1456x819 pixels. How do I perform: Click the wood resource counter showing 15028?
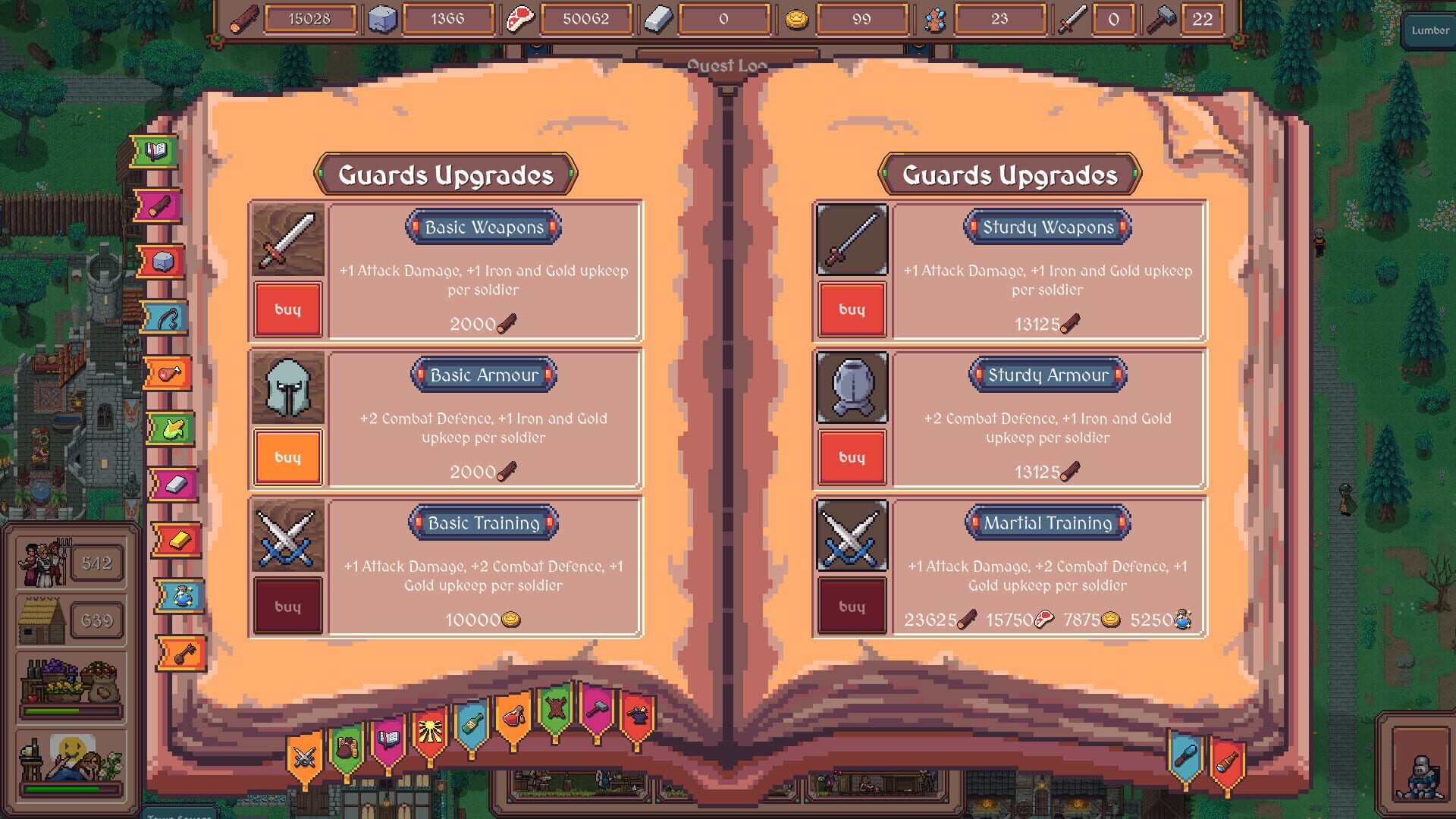(x=311, y=20)
